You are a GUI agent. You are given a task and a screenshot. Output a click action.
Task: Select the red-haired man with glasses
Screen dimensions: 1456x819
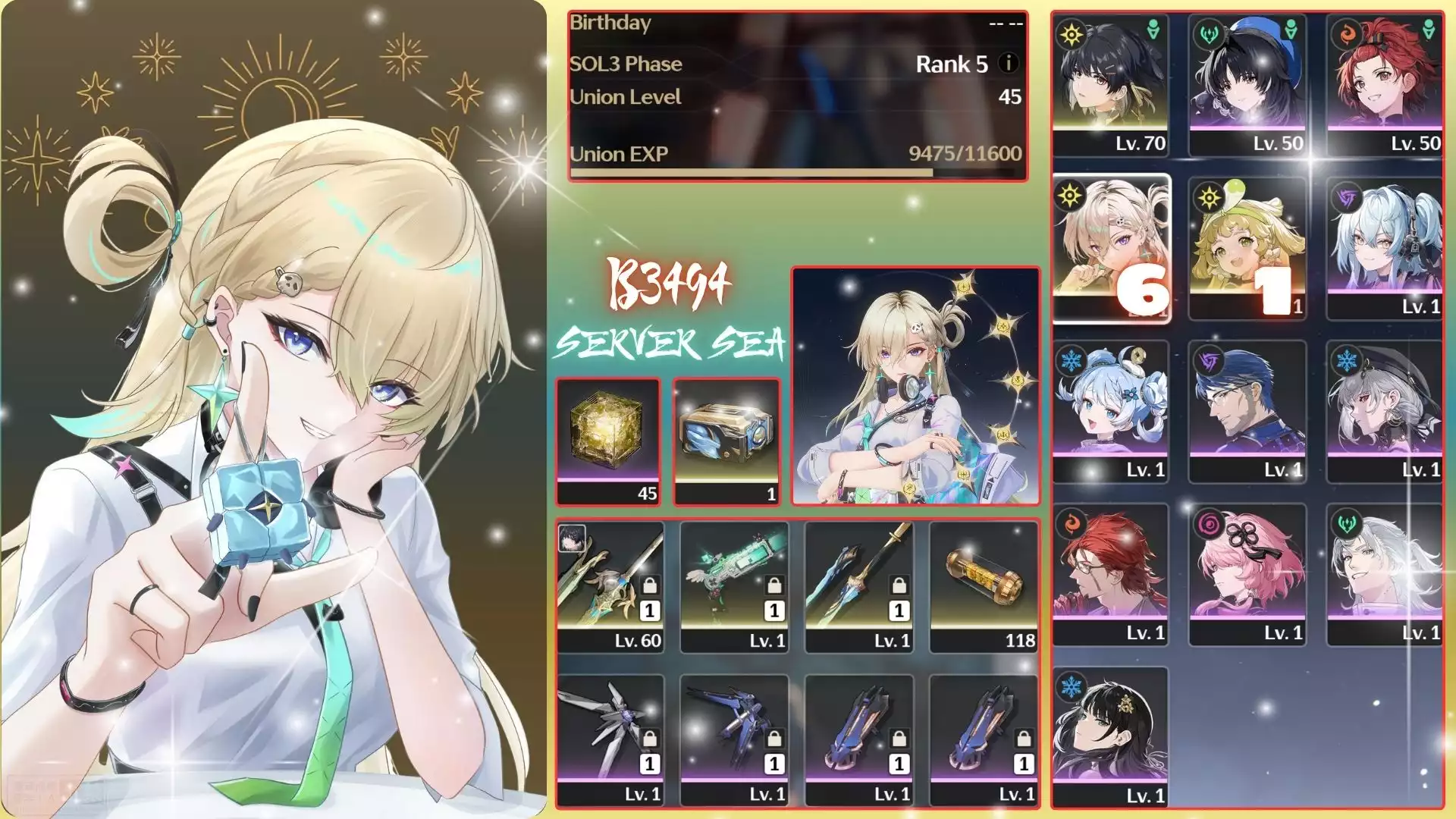(1110, 575)
